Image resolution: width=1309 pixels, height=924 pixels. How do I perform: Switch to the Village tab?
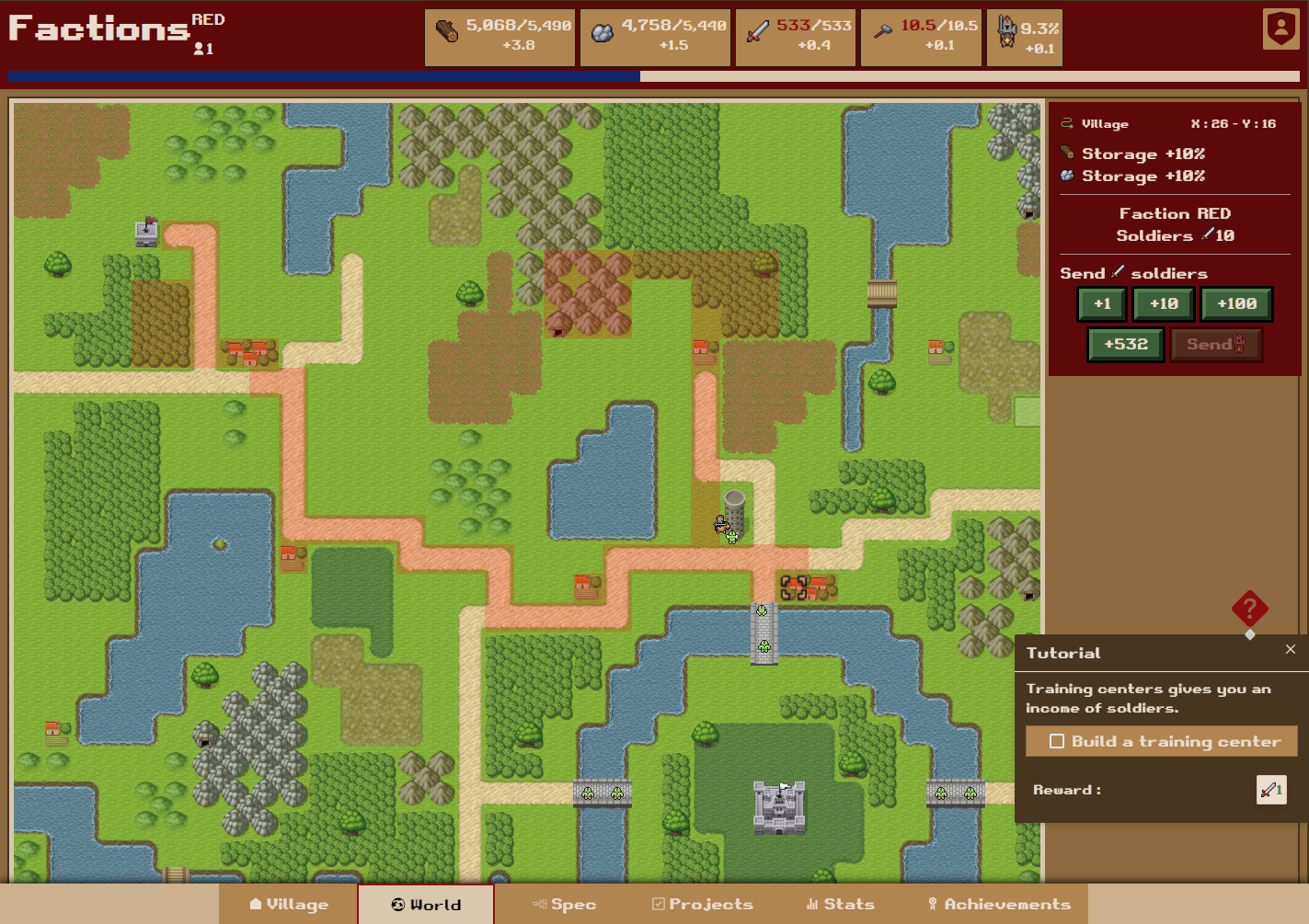pos(288,905)
